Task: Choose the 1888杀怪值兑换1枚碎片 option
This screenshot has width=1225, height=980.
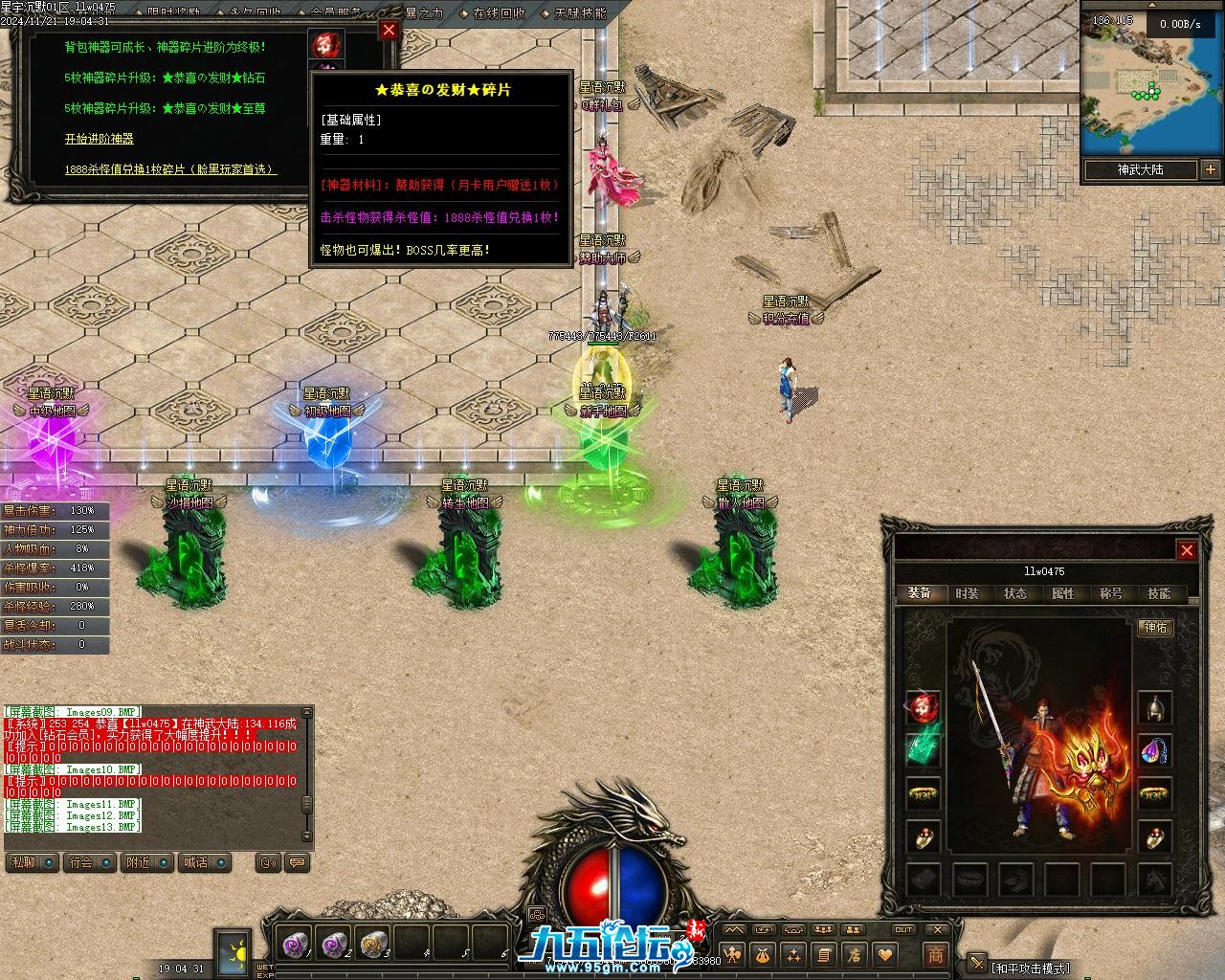Action: 170,169
